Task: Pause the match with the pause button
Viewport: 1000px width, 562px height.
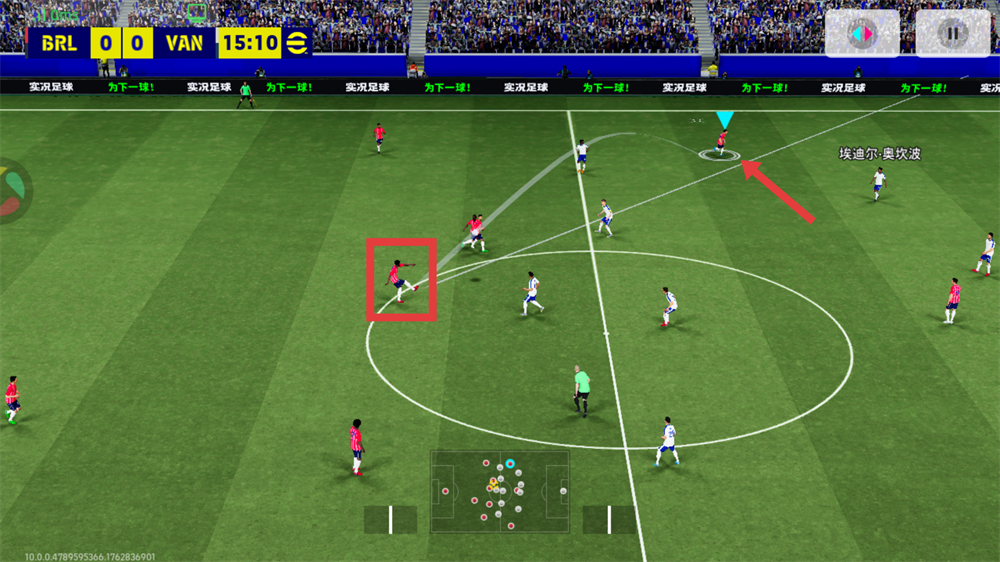Action: 952,34
